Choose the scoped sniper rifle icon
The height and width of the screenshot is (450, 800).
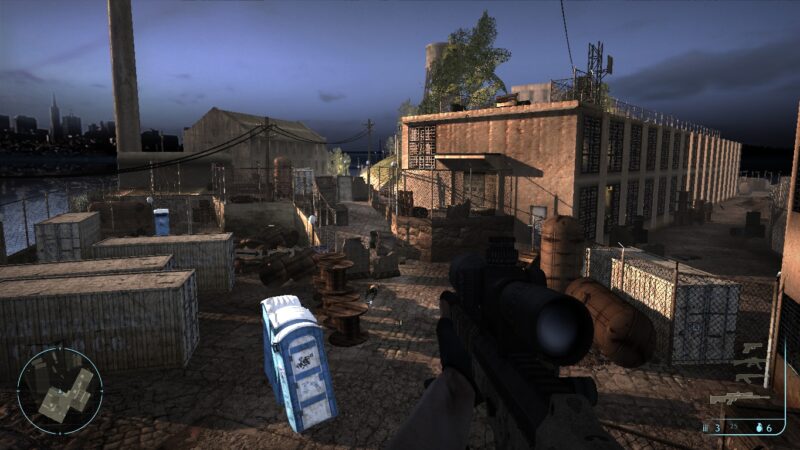[x=737, y=398]
